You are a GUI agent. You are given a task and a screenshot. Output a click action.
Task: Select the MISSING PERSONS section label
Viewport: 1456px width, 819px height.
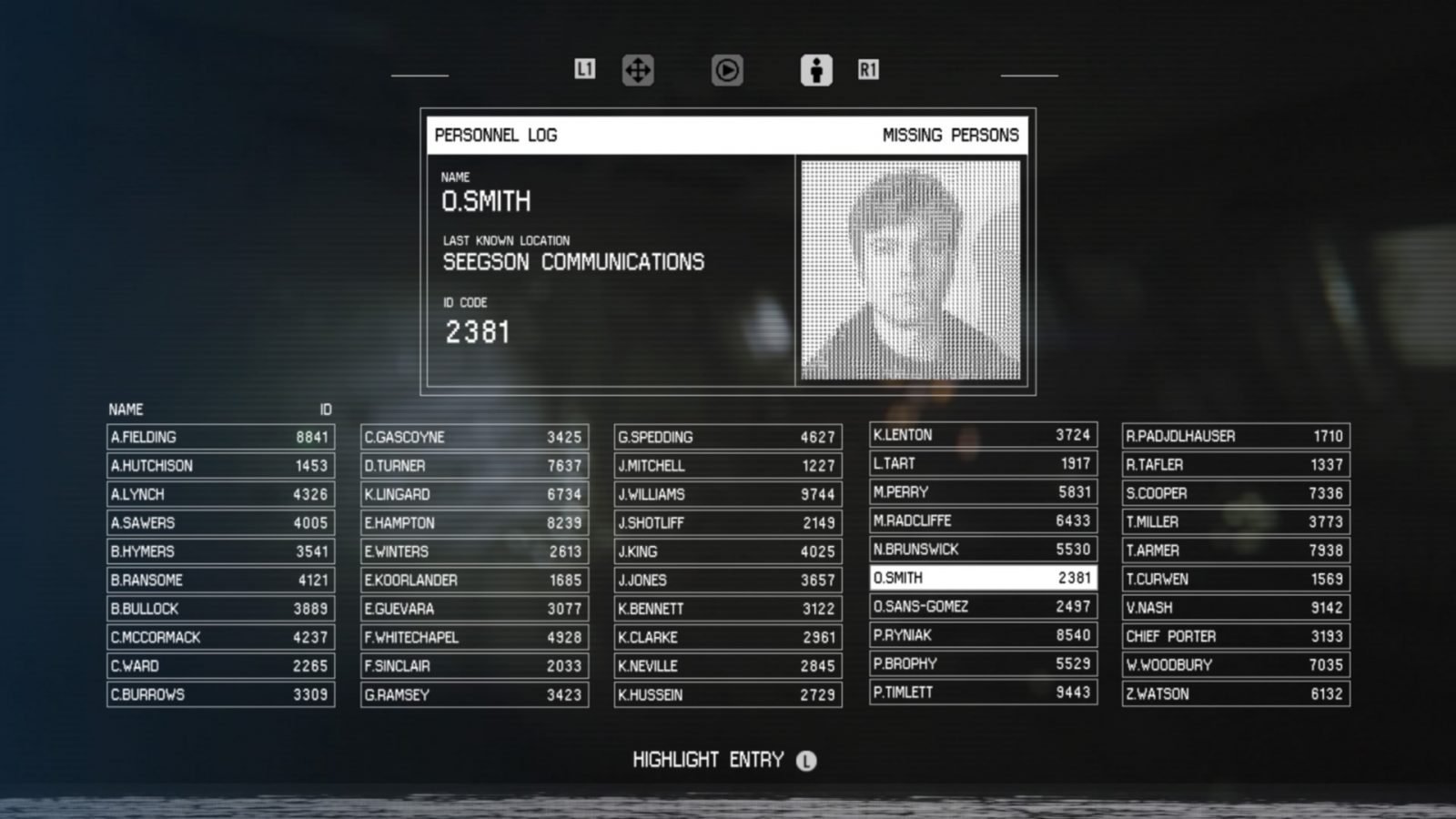[x=950, y=135]
